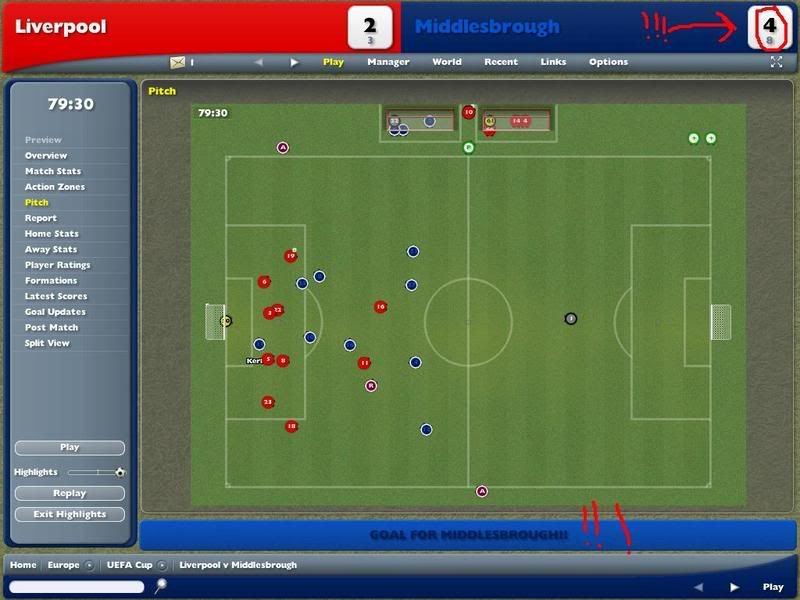The height and width of the screenshot is (600, 800).
Task: View Home Stats panel
Action: coord(51,234)
